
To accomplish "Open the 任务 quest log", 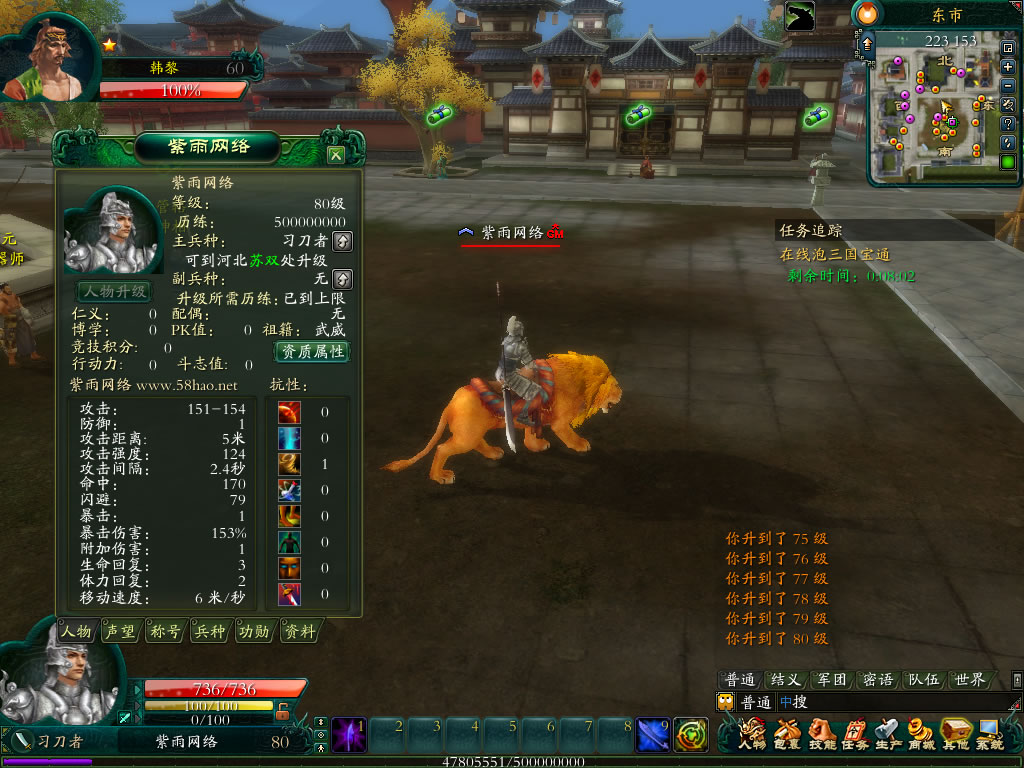I will 854,735.
